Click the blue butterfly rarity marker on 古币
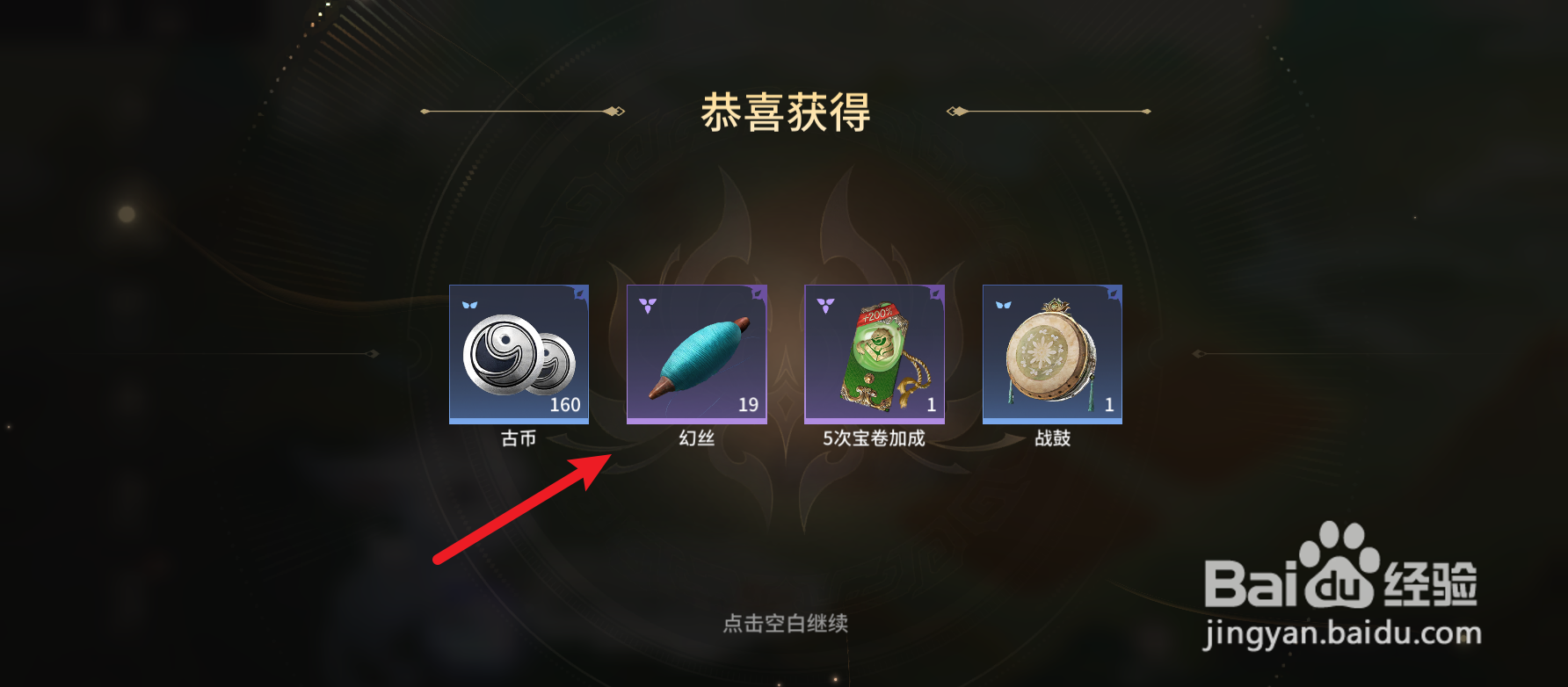The width and height of the screenshot is (1568, 687). pos(471,306)
